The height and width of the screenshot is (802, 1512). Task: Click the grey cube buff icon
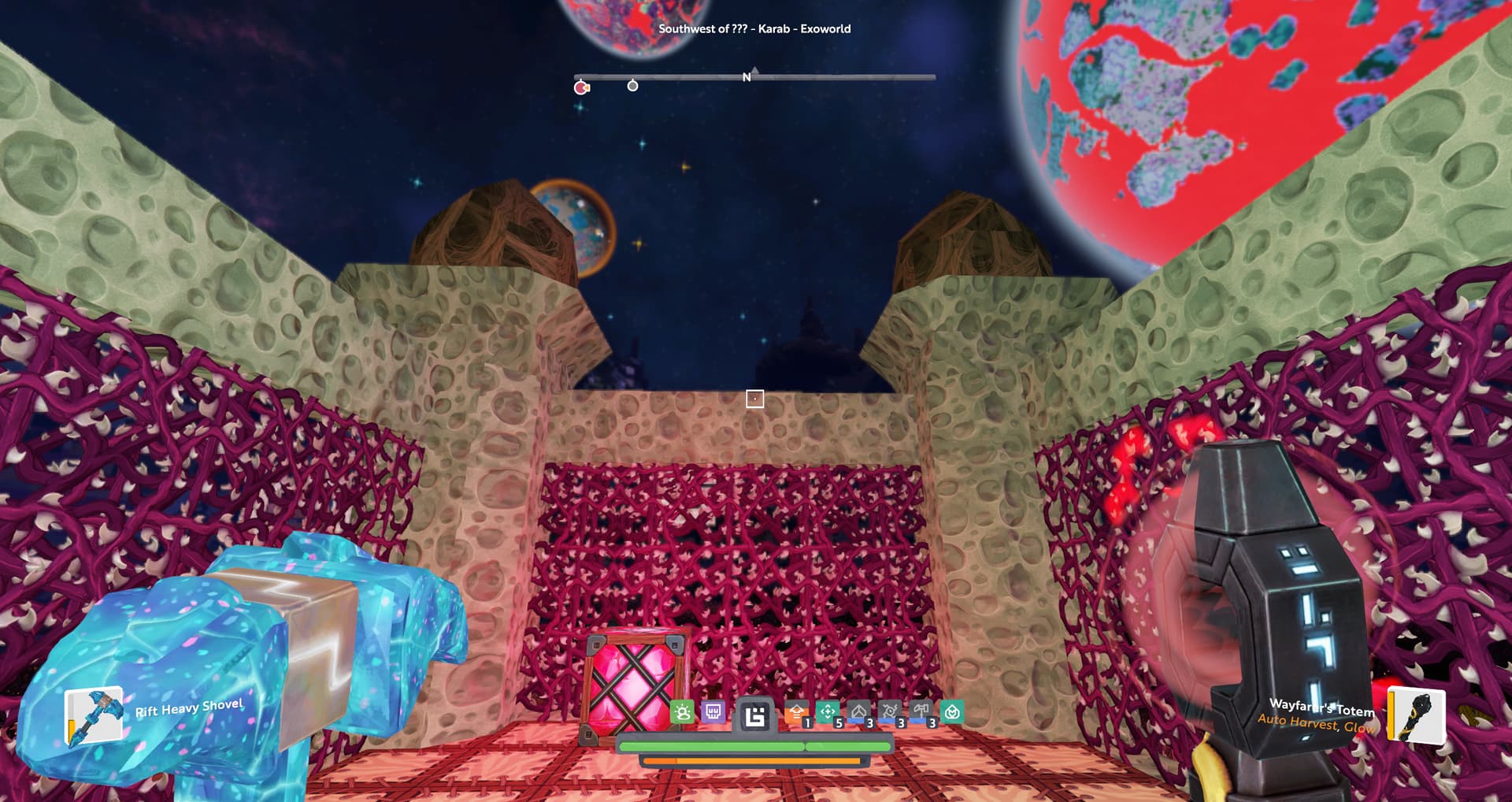[858, 713]
